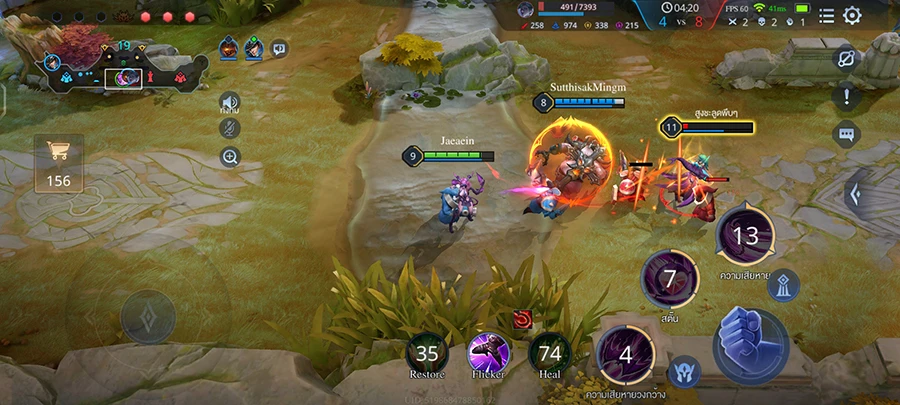Select the attack minion target button

683,370
